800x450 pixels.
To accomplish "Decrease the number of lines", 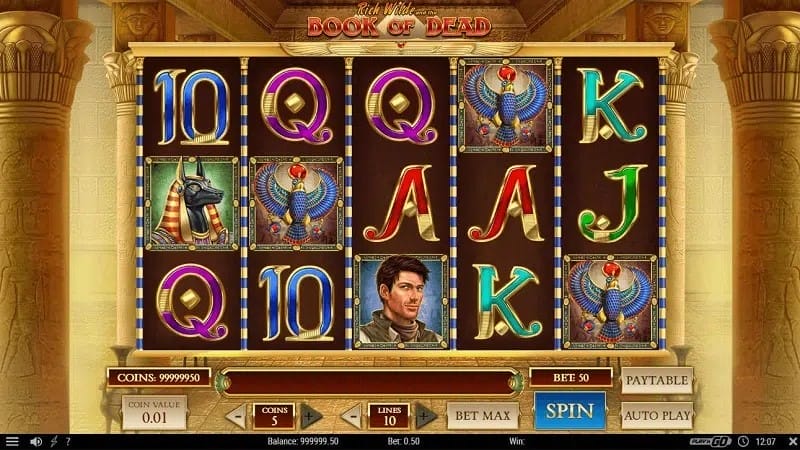I will pos(351,415).
